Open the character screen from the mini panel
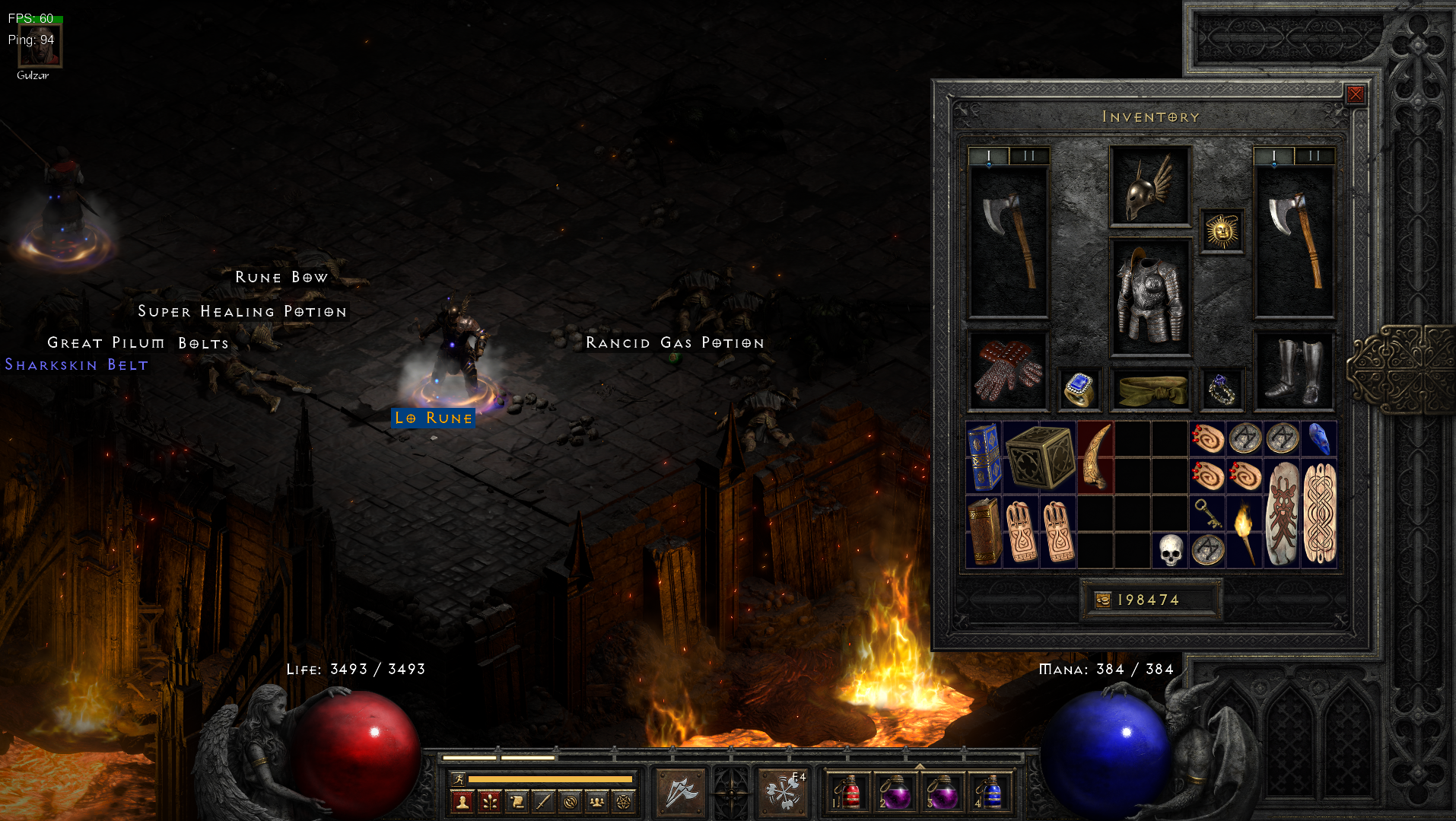The height and width of the screenshot is (821, 1456). pyautogui.click(x=462, y=802)
